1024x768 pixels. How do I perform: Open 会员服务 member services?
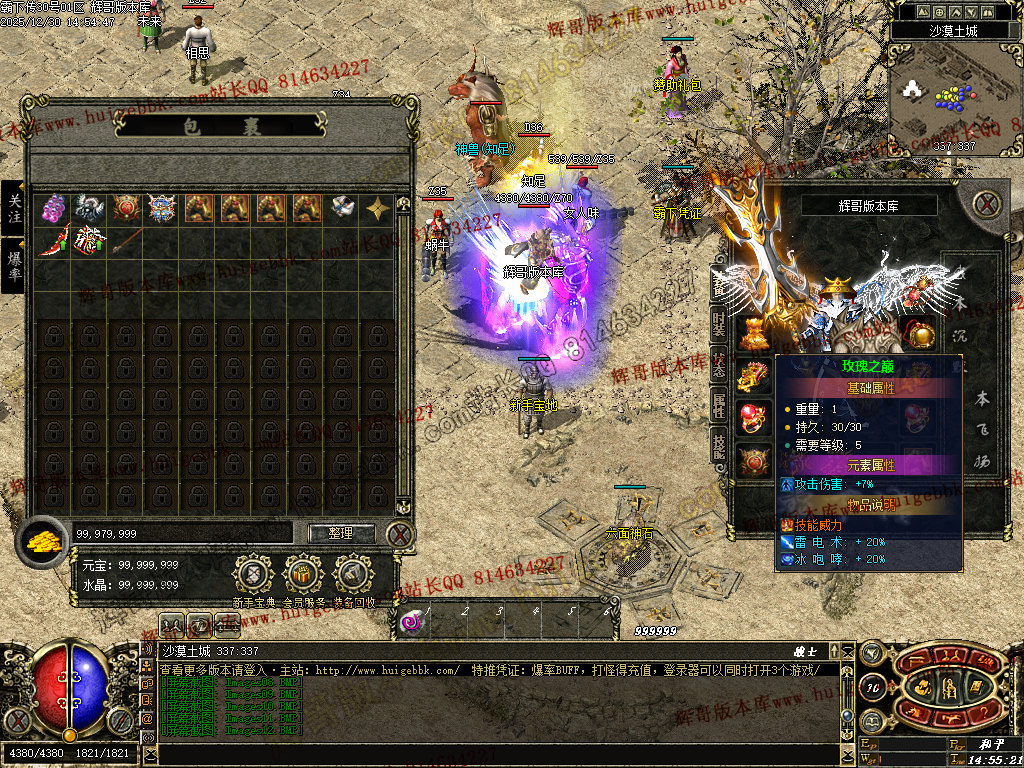pyautogui.click(x=304, y=576)
